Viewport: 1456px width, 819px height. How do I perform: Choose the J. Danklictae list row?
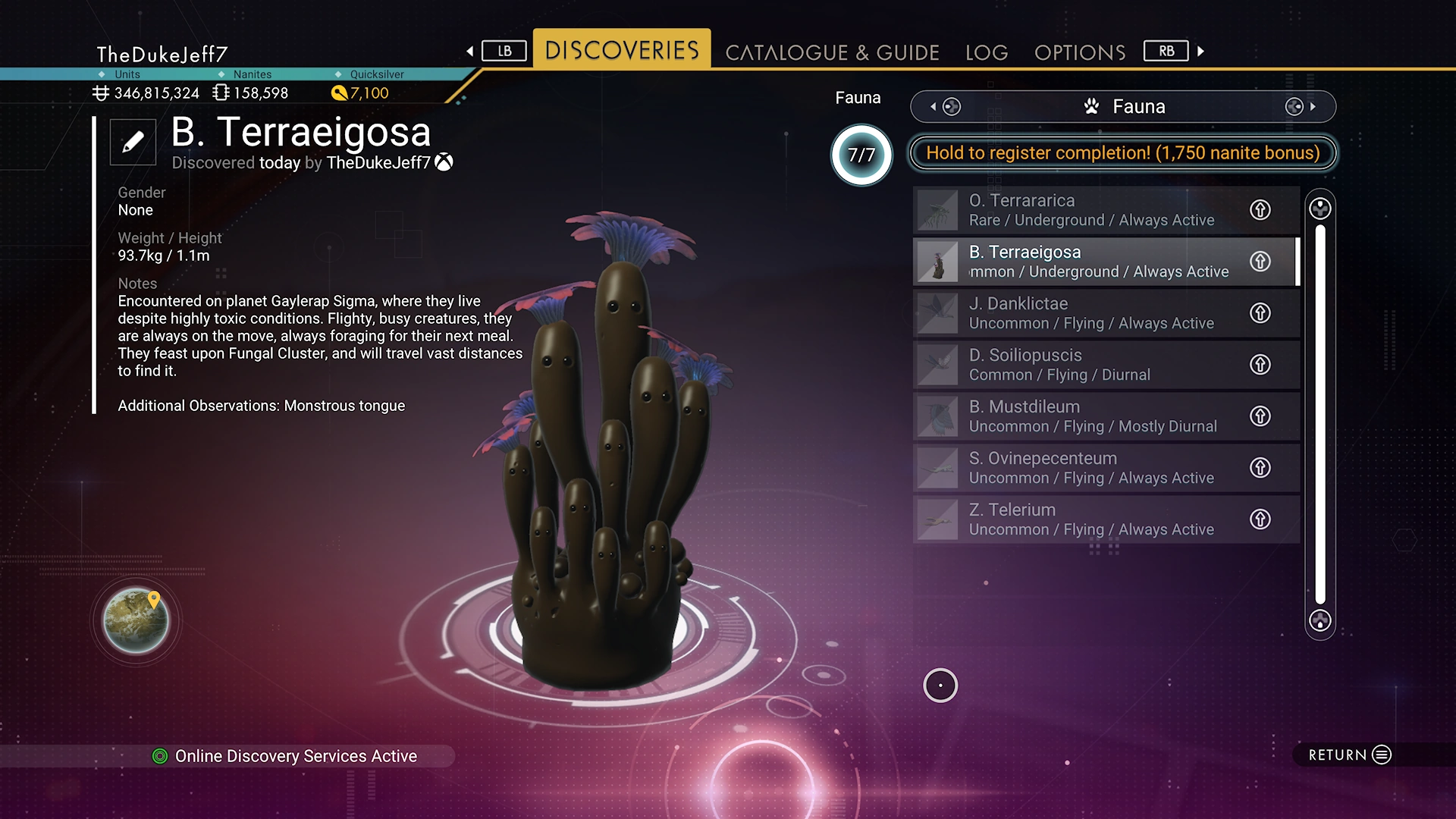point(1092,313)
